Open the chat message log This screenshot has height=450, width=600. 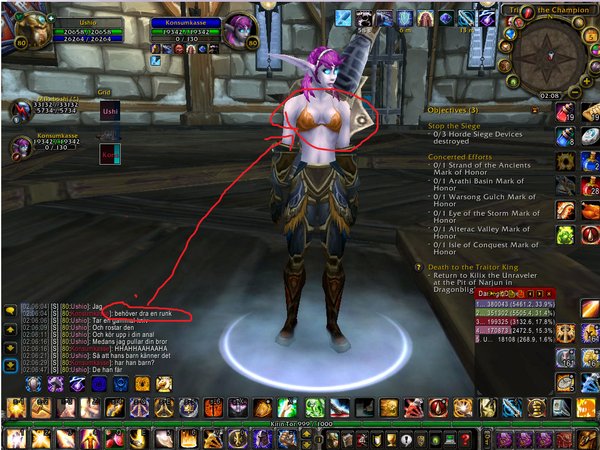(10, 312)
